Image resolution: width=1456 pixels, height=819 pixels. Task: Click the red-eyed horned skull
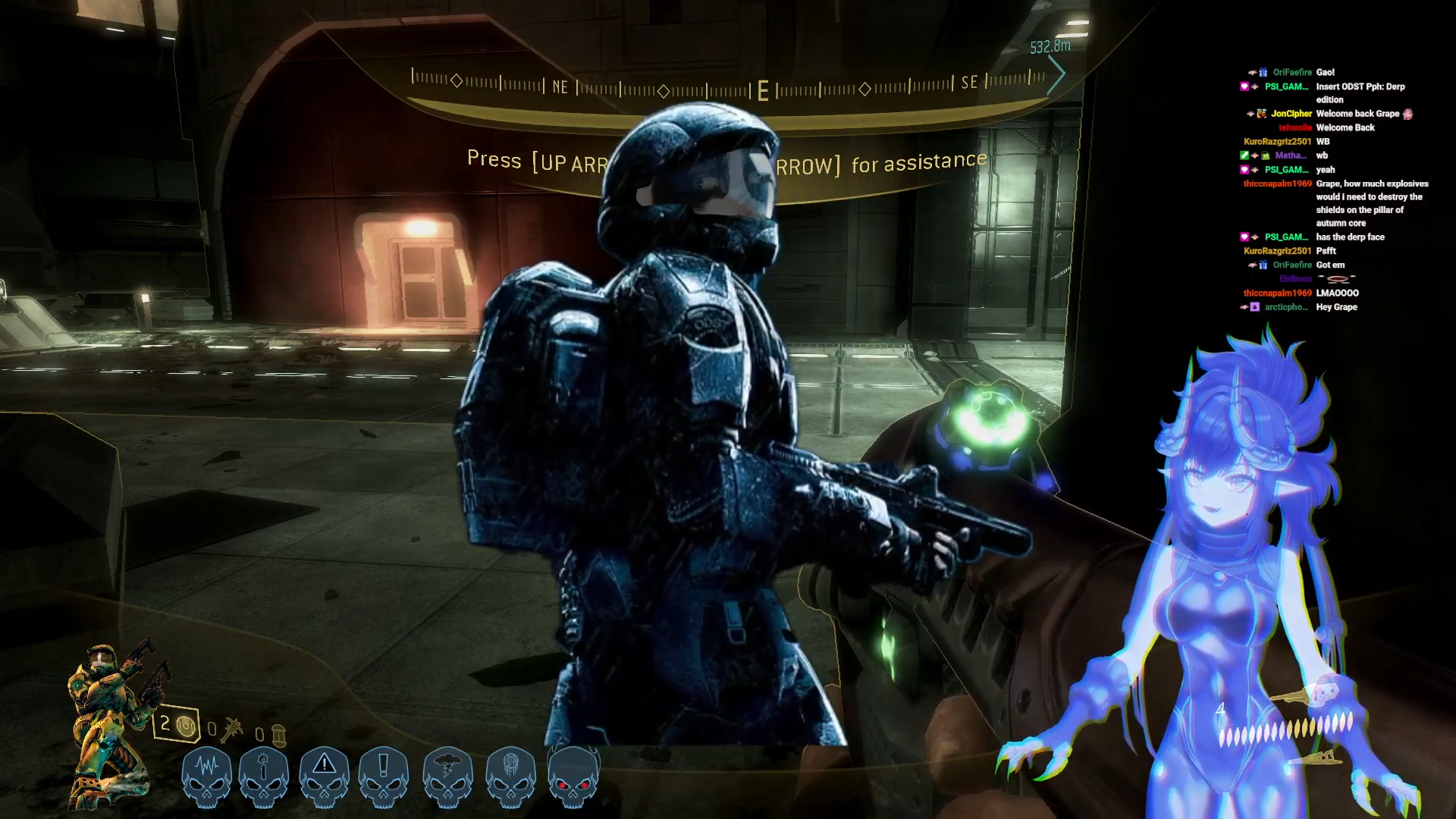573,775
